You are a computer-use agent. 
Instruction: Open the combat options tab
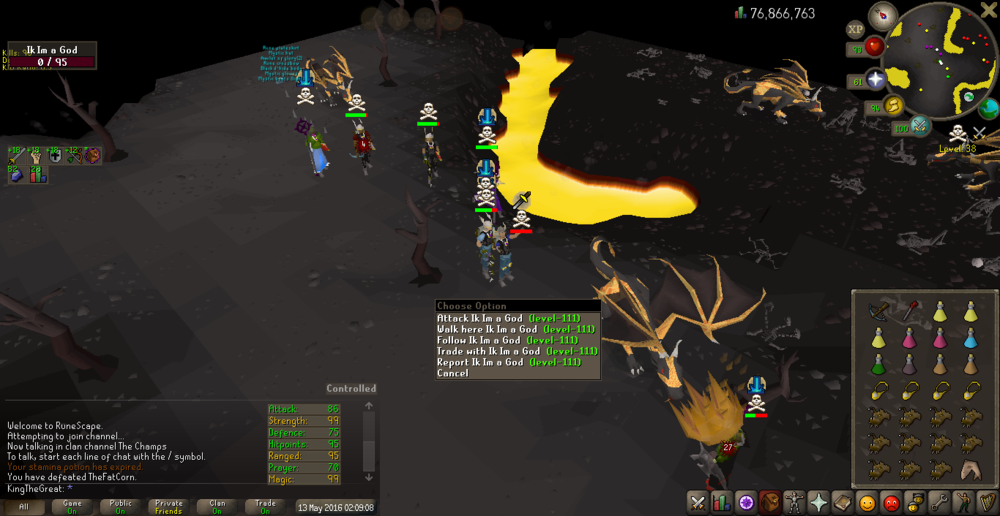coord(697,502)
